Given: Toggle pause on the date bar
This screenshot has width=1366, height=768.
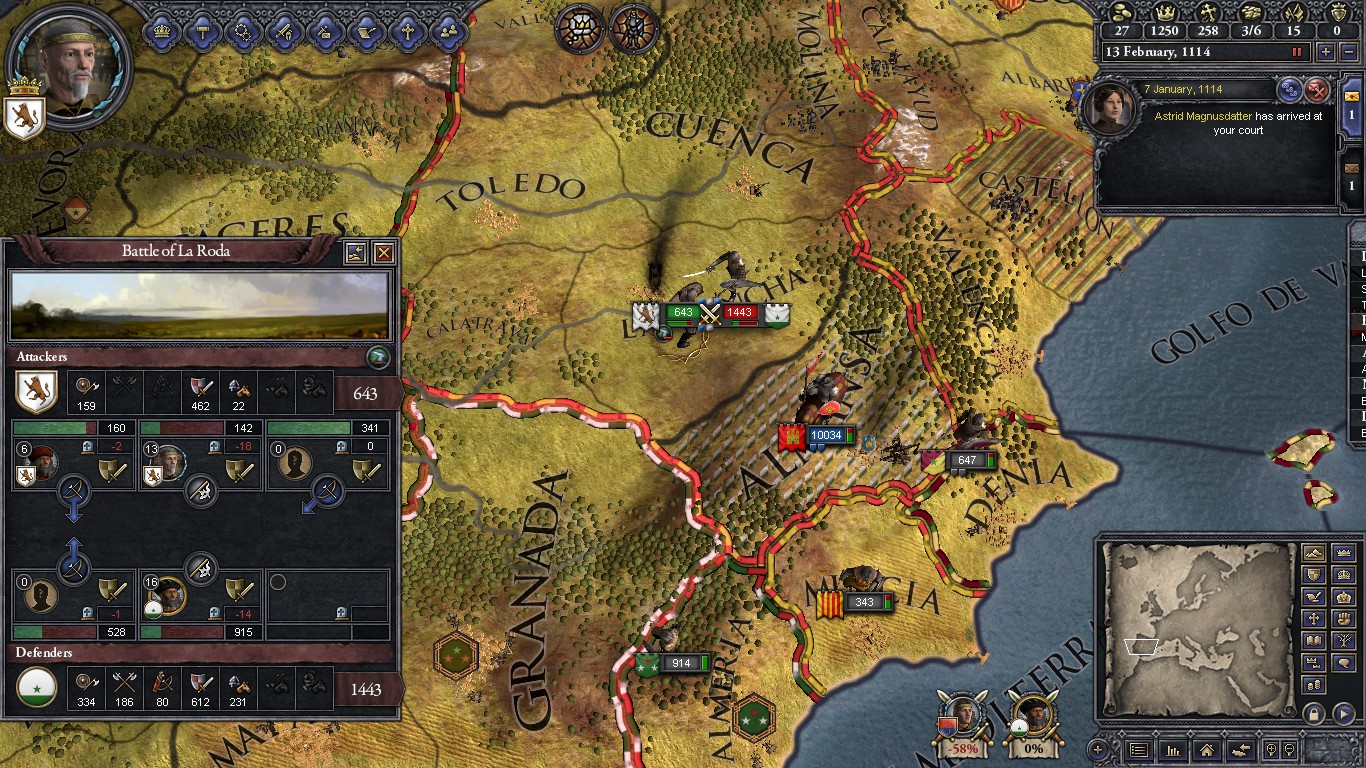Looking at the screenshot, I should (x=1298, y=52).
